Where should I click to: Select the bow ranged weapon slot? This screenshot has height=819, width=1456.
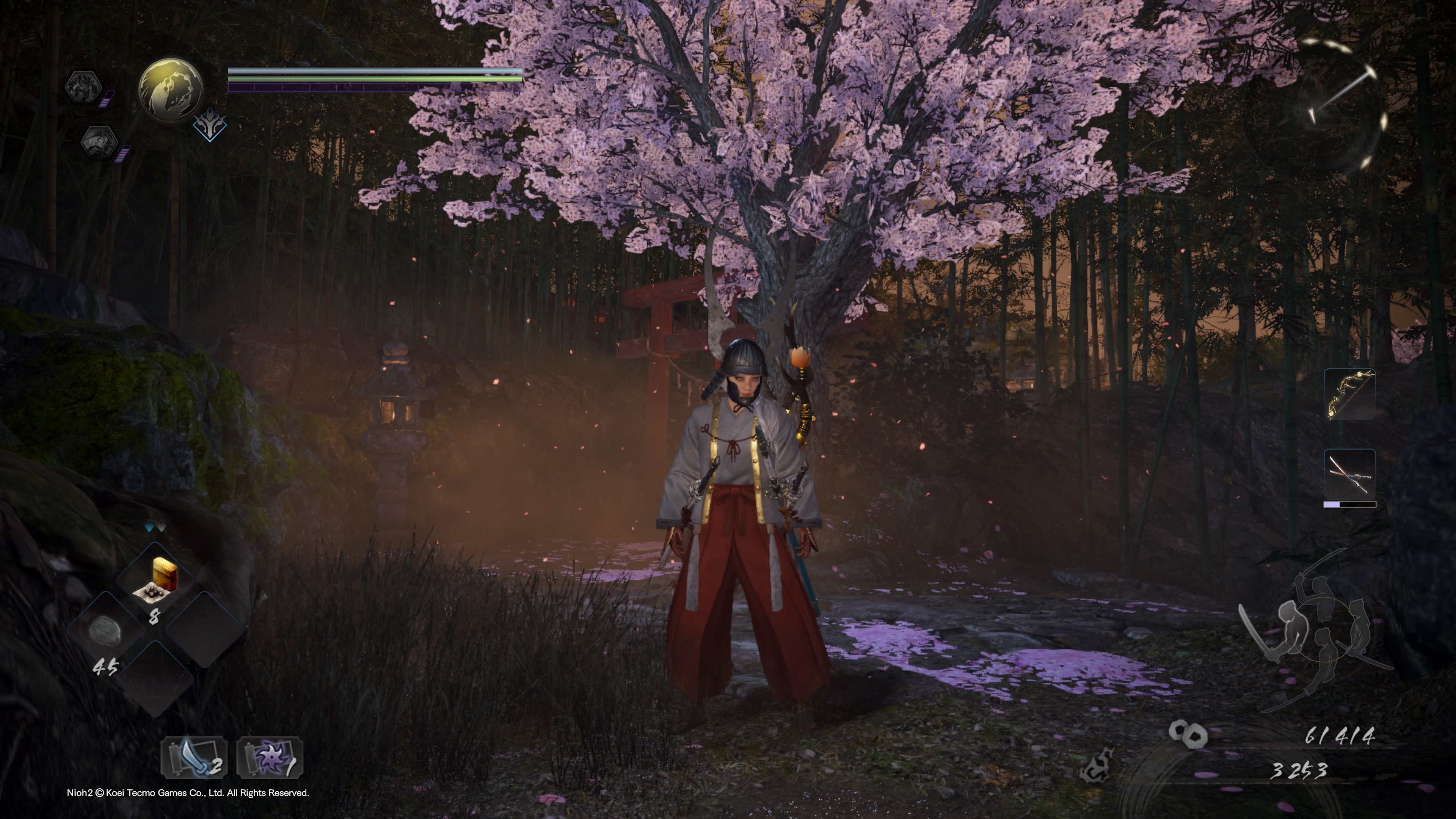(1350, 394)
